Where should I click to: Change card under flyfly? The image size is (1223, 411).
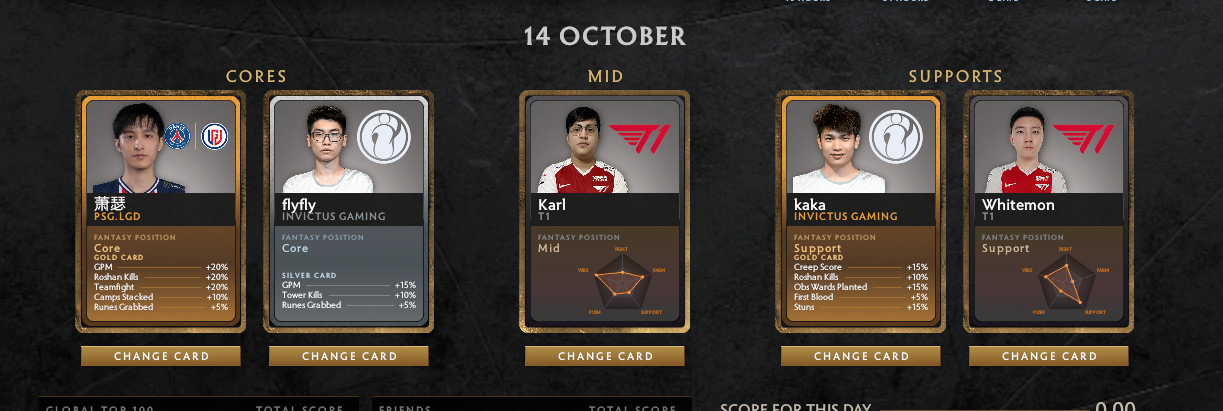click(x=349, y=356)
